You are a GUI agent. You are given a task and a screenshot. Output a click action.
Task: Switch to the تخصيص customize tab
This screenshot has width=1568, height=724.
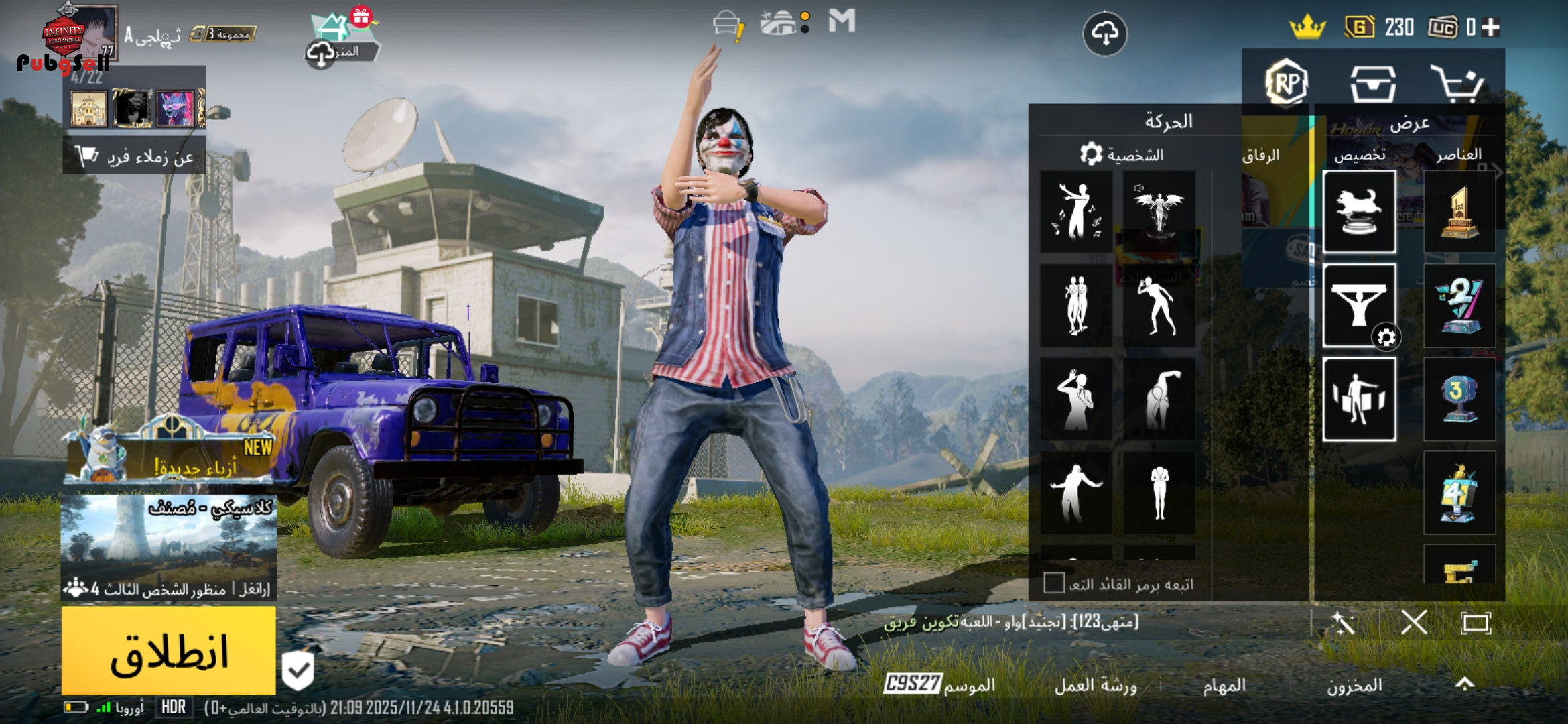point(1360,156)
